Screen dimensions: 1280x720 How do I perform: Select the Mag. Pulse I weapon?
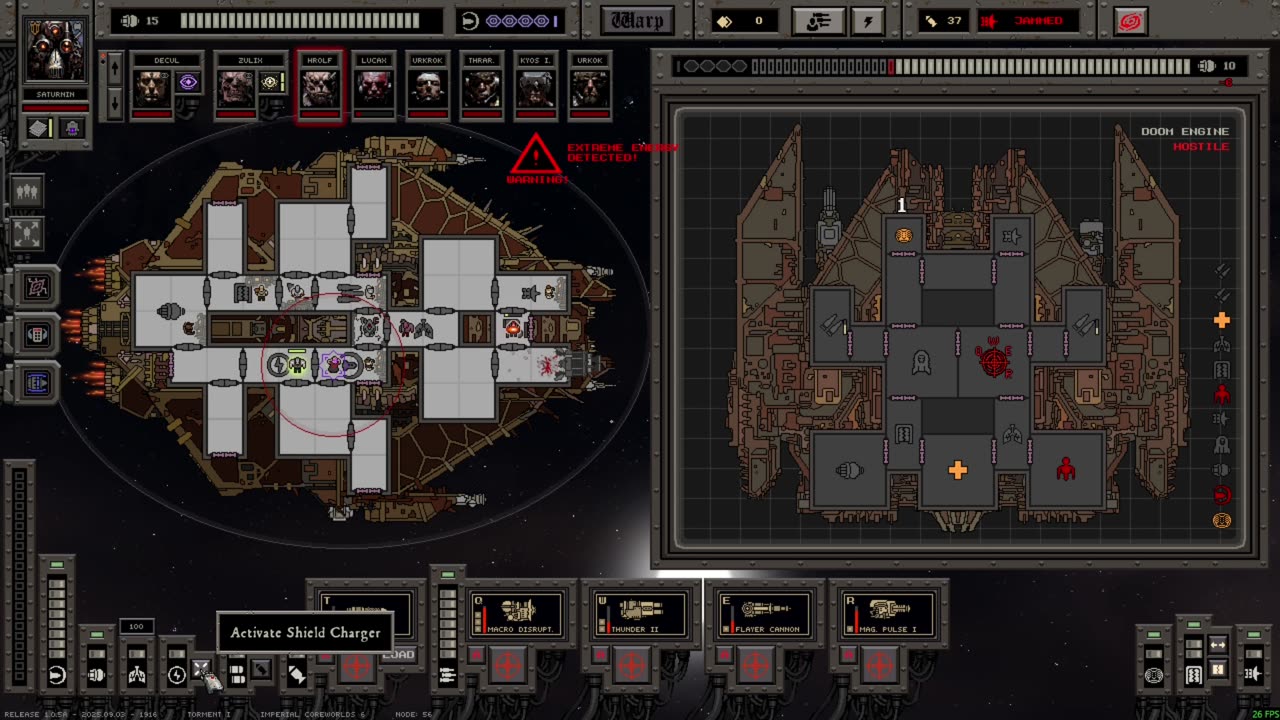[888, 612]
